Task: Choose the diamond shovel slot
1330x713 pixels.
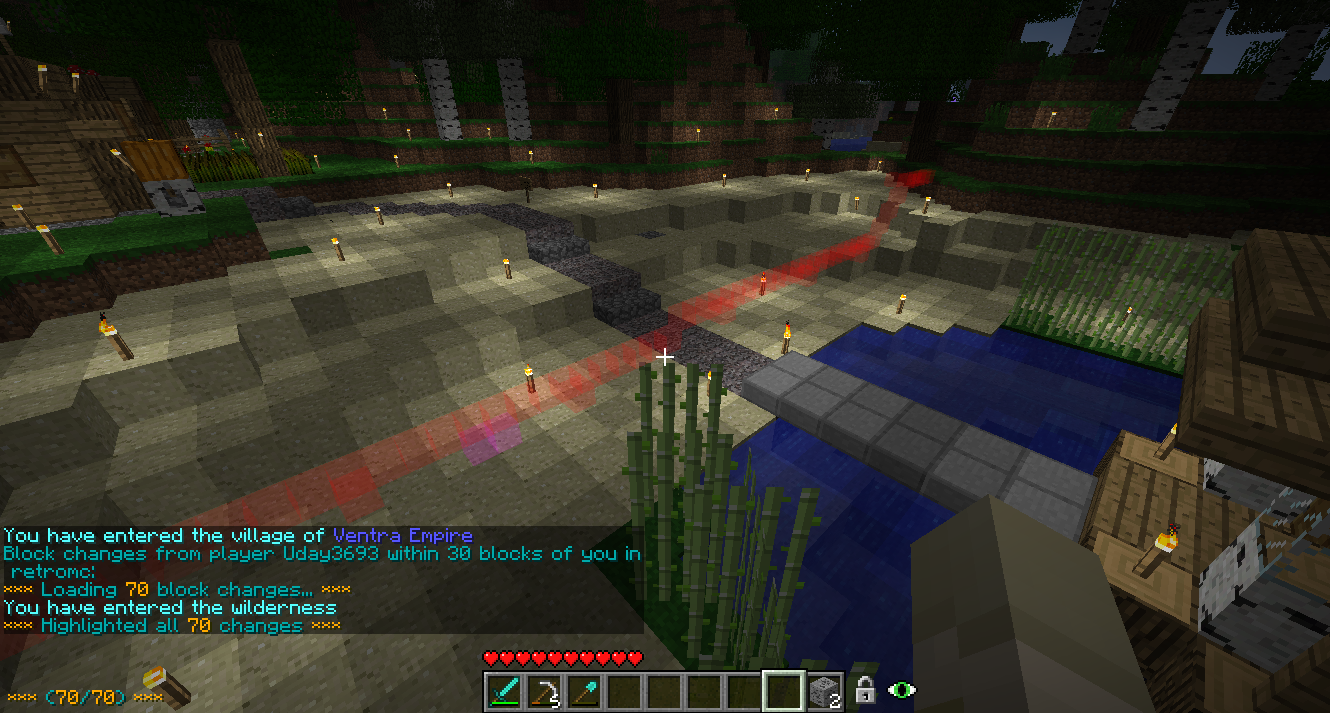Action: pos(583,691)
